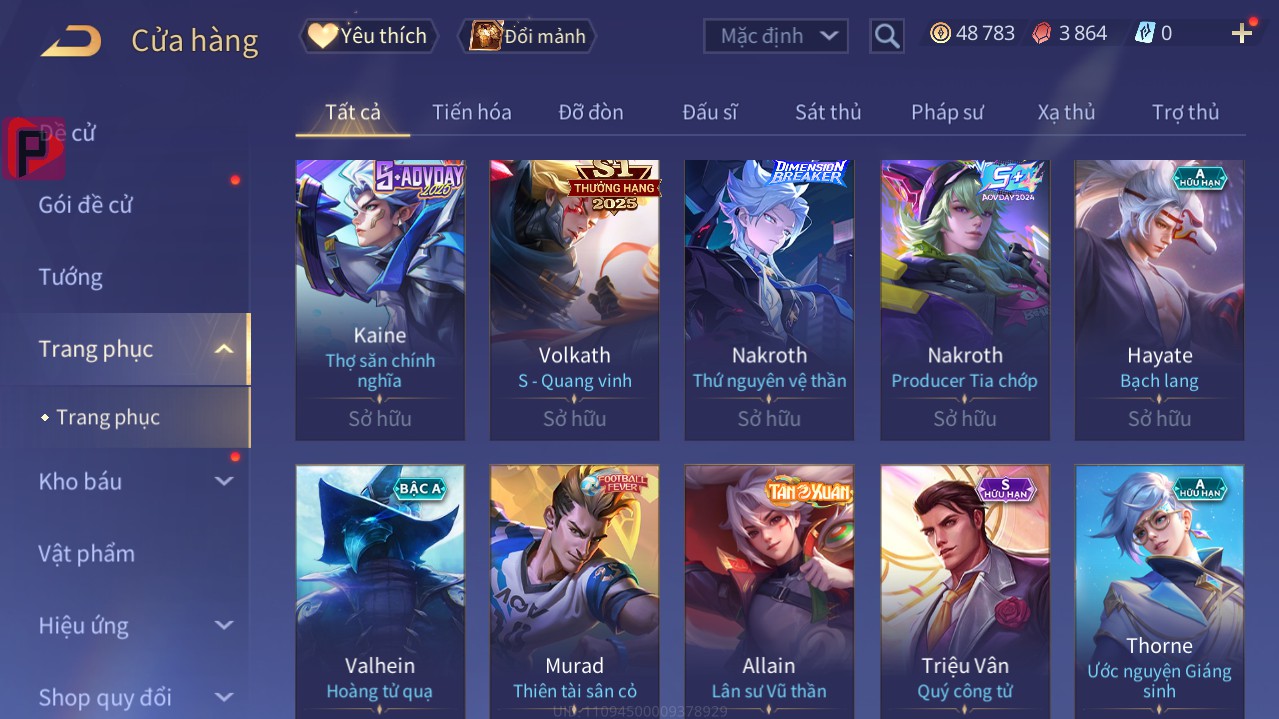Select the Vật phẩm menu entry

[x=87, y=553]
